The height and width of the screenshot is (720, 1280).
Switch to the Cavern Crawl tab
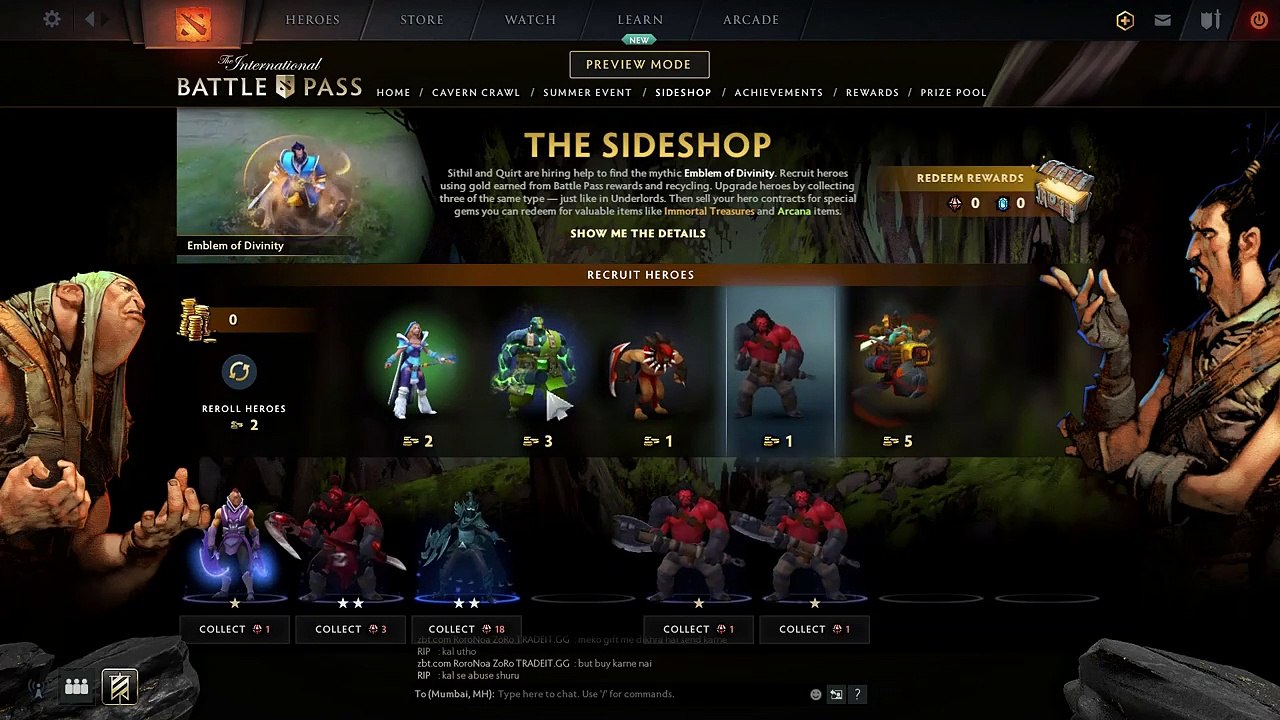(x=476, y=92)
